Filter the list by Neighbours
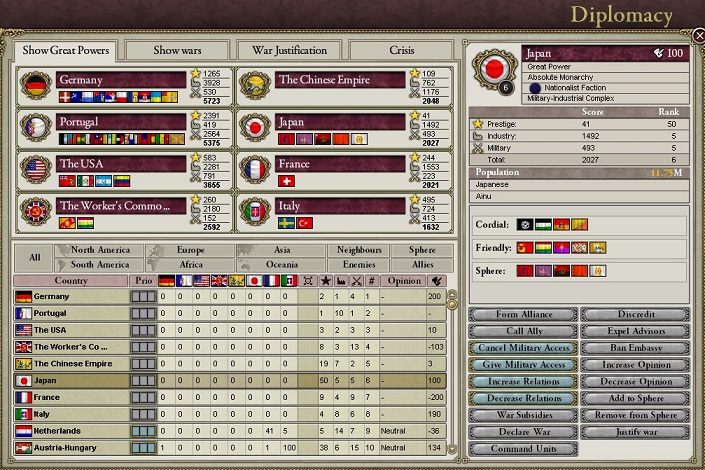This screenshot has height=470, width=705. [x=359, y=250]
